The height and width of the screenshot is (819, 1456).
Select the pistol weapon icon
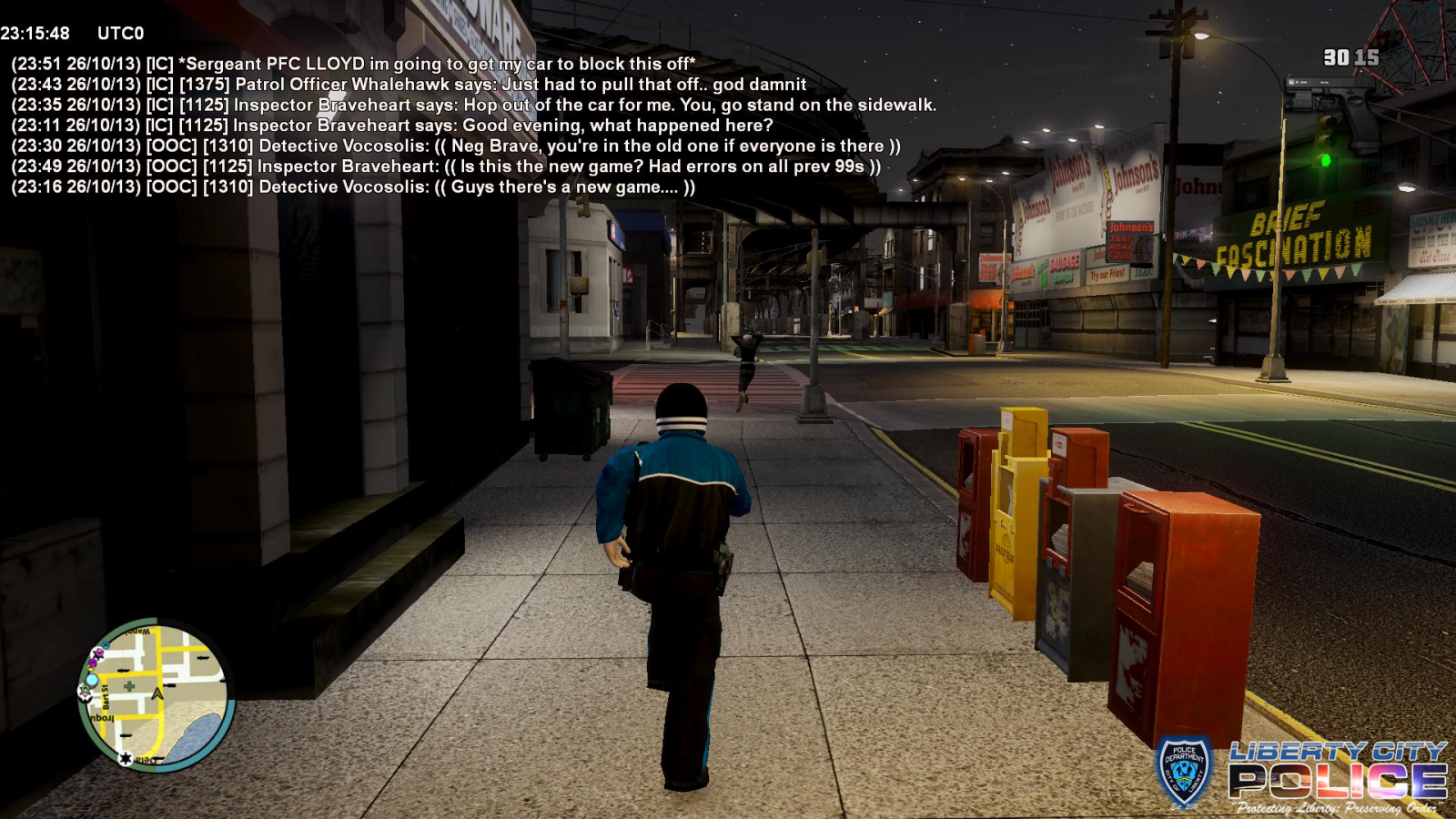1338,109
